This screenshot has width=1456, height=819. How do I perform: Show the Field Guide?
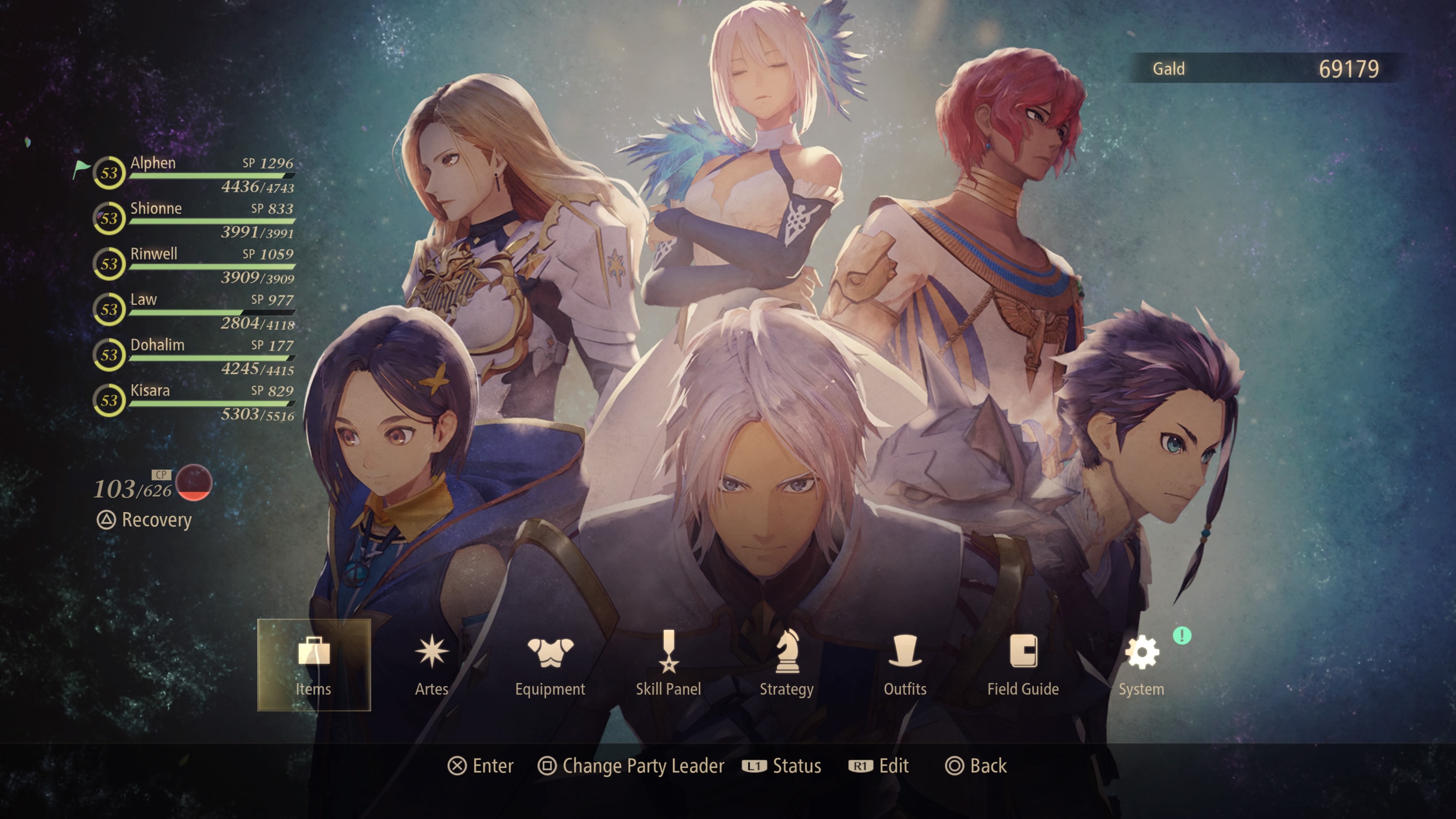click(1023, 664)
